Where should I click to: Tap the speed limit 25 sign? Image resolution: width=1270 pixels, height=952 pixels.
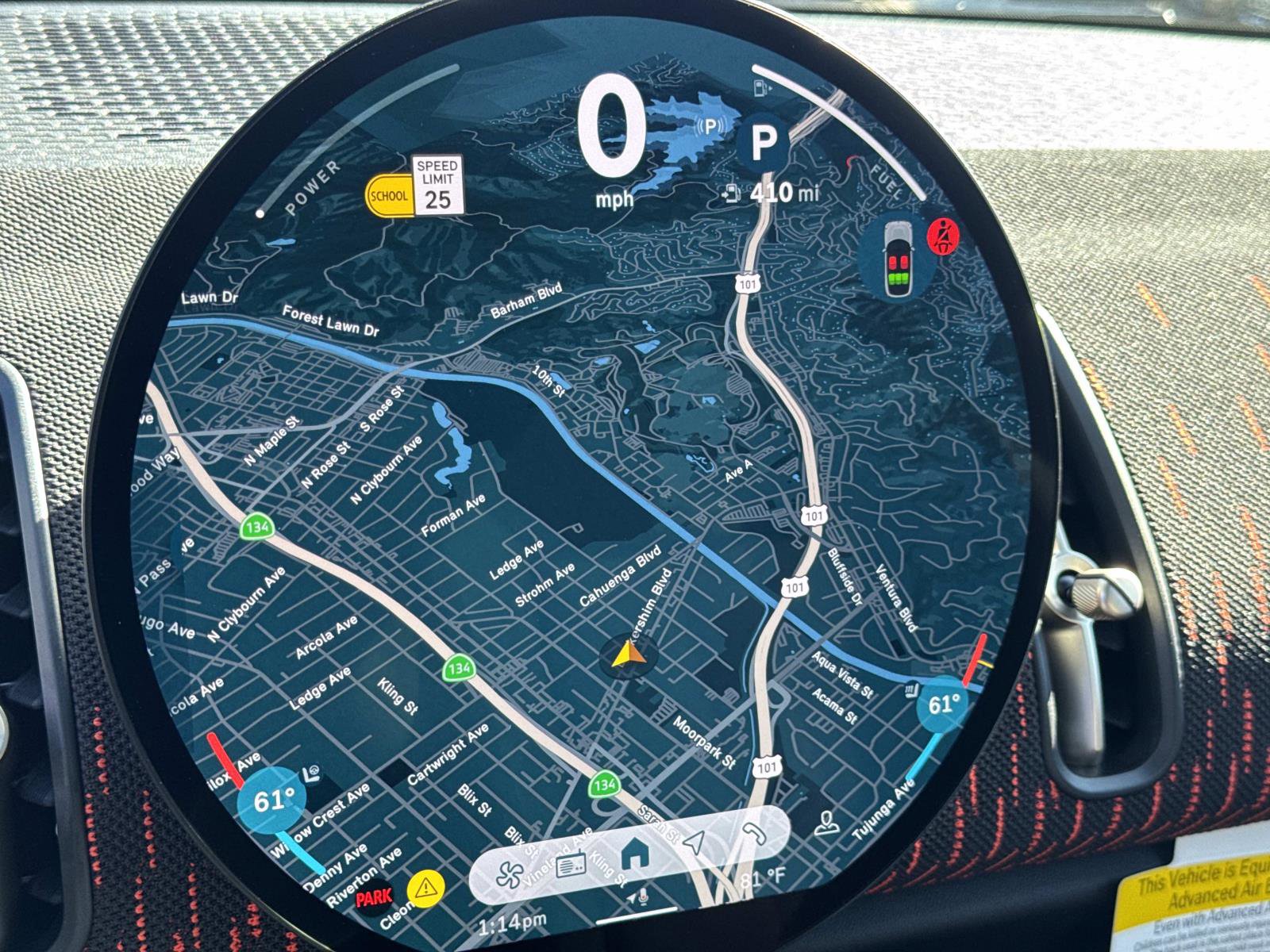pos(437,186)
